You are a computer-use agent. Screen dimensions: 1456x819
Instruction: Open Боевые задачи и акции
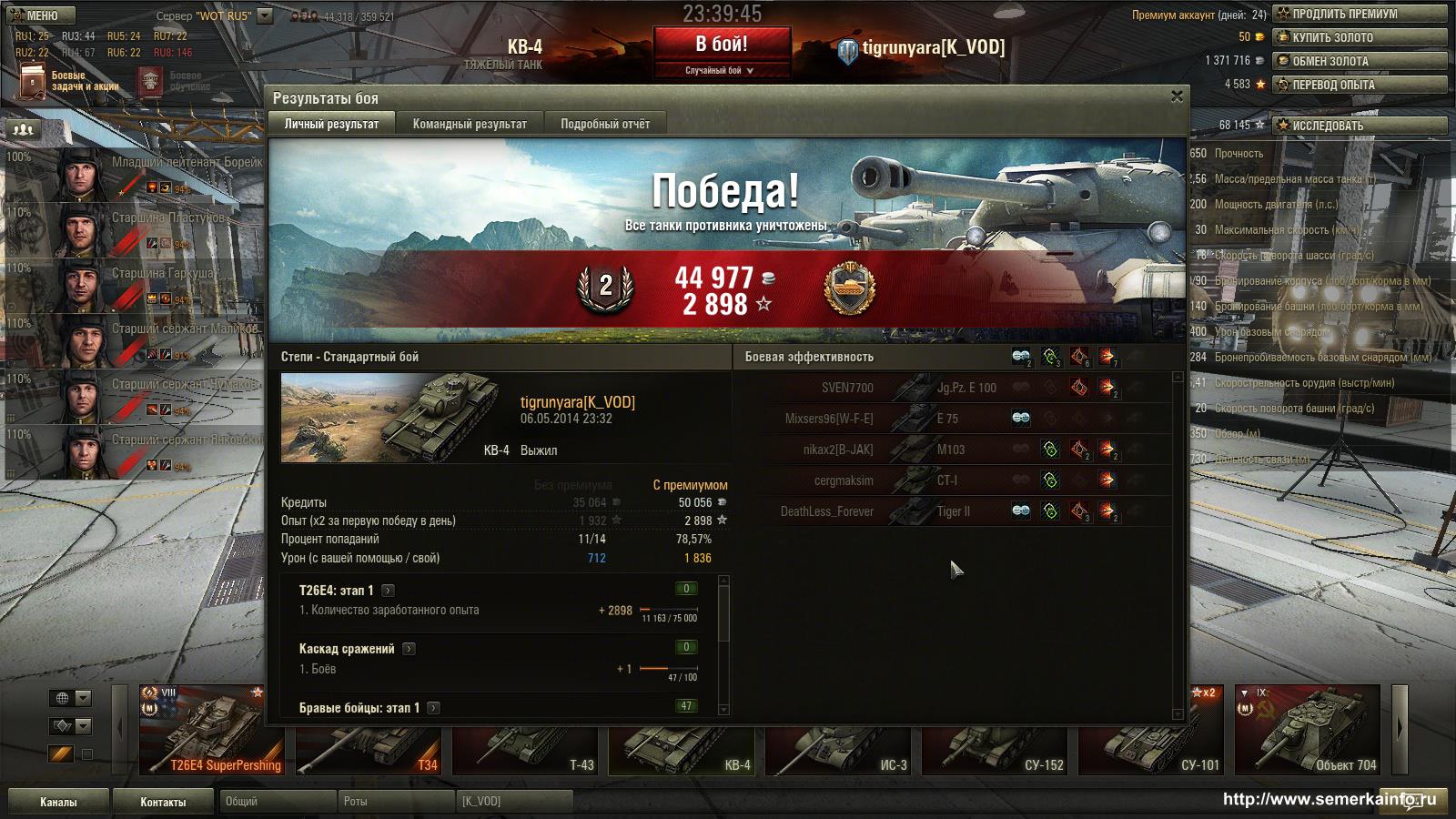click(68, 81)
